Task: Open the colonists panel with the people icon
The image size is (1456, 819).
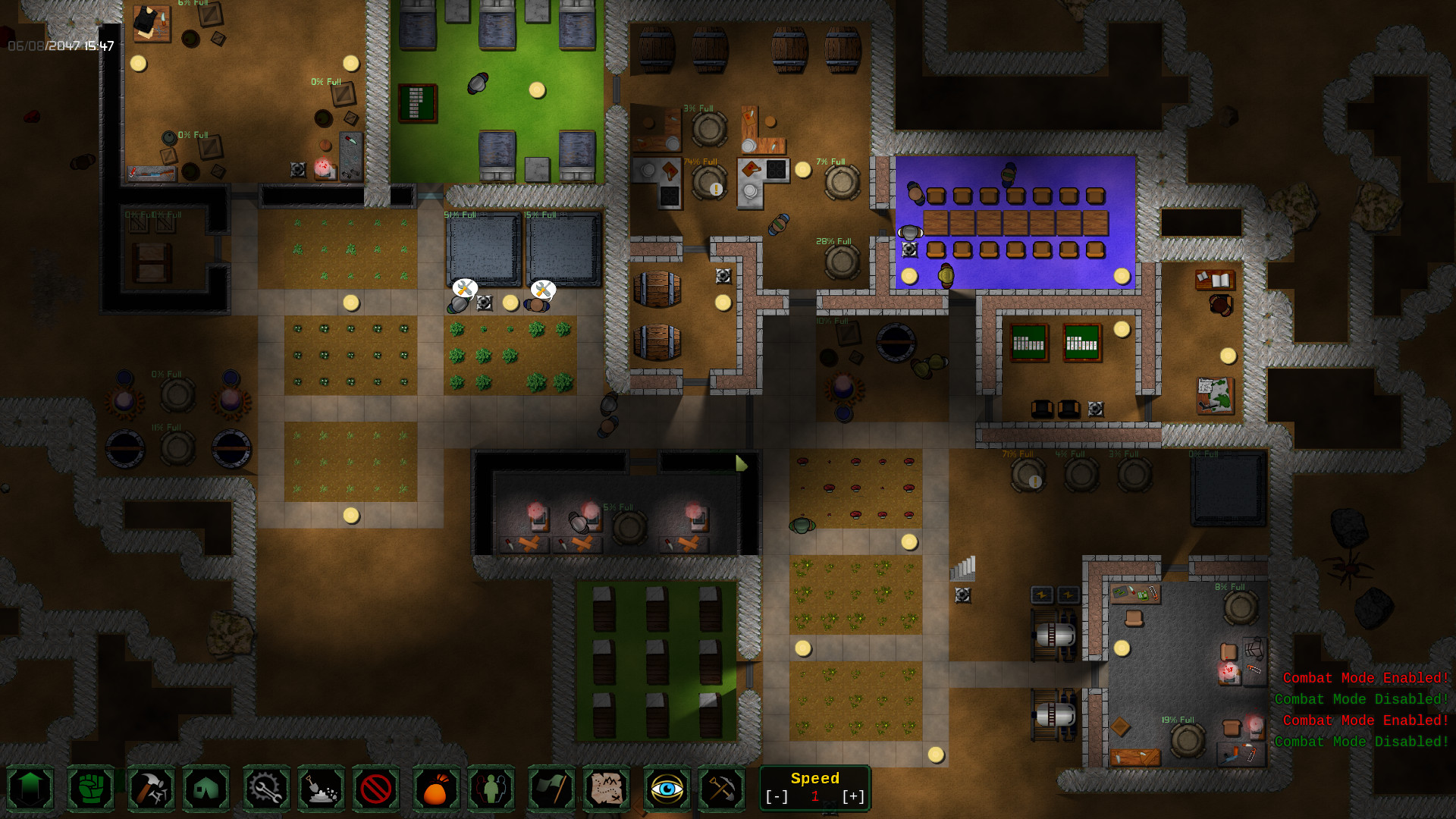Action: click(491, 789)
